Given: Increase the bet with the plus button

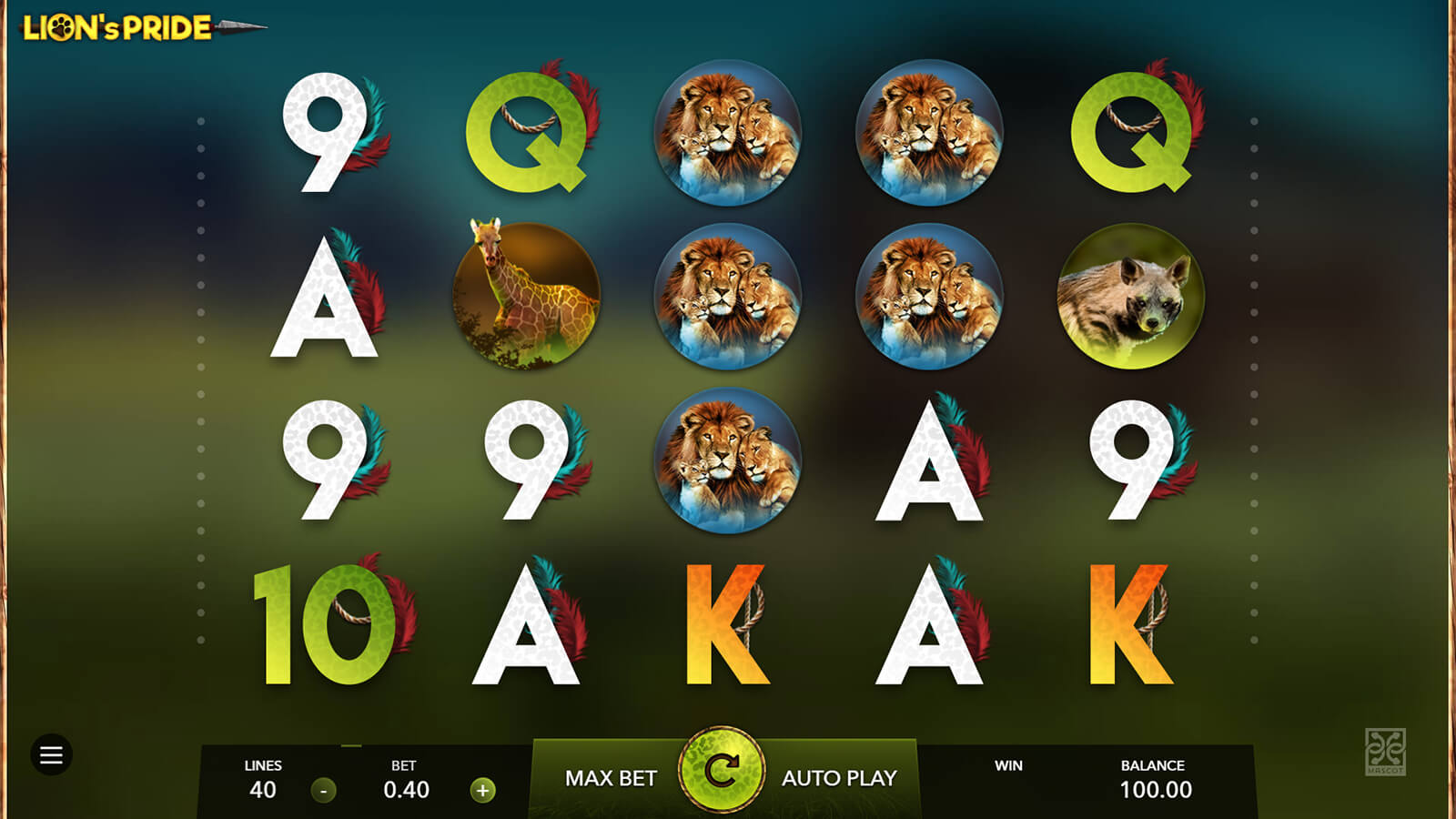Looking at the screenshot, I should click(483, 790).
